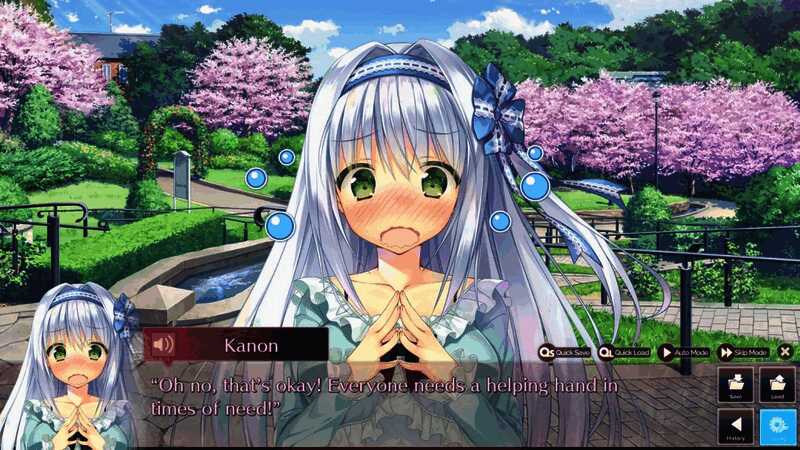Image resolution: width=800 pixels, height=450 pixels.
Task: Hide the dialogue interface with the X button
Action: [785, 352]
